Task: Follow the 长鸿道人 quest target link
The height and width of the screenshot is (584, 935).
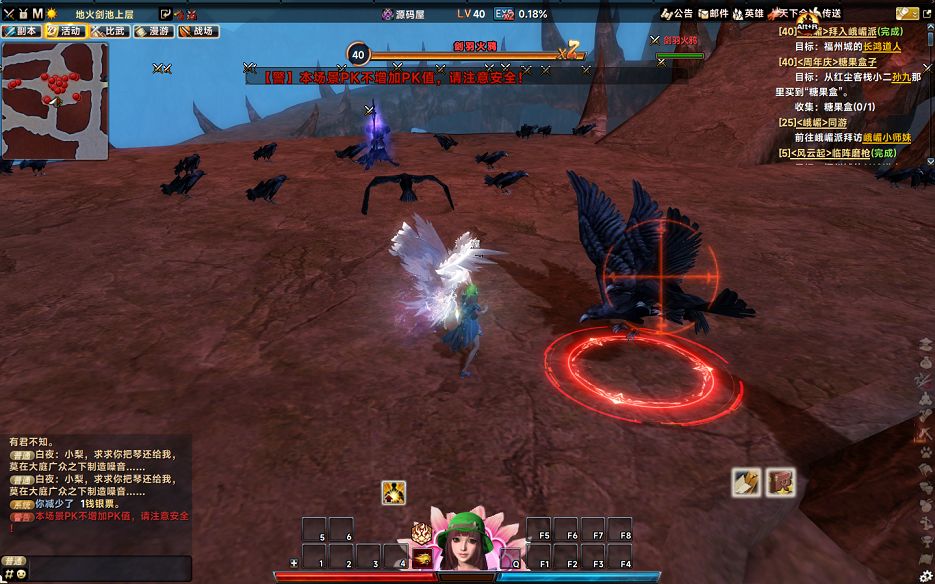Action: click(x=881, y=47)
